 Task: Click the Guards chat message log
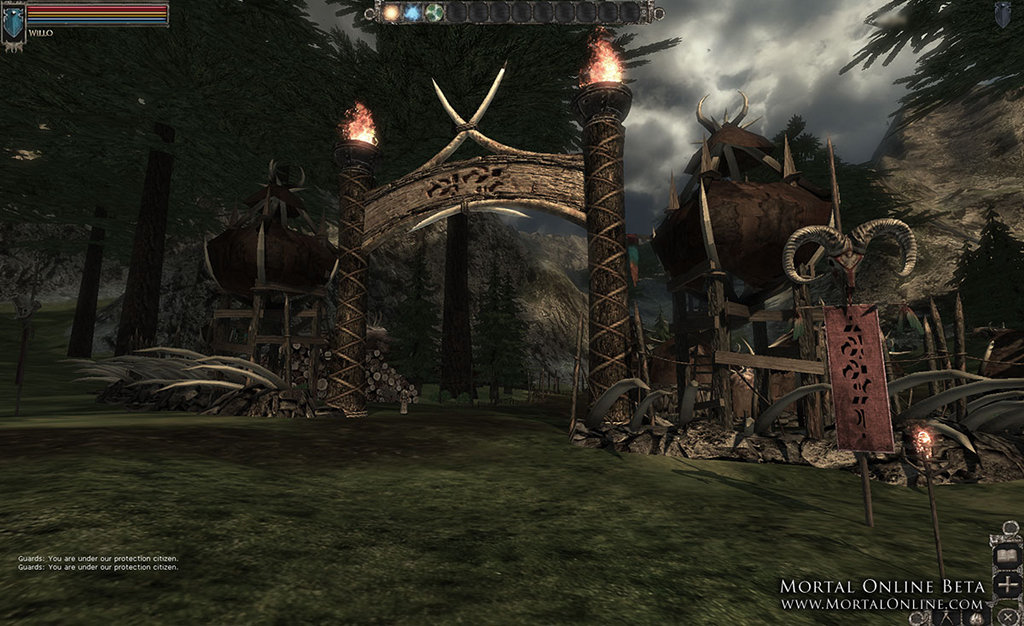pos(98,563)
